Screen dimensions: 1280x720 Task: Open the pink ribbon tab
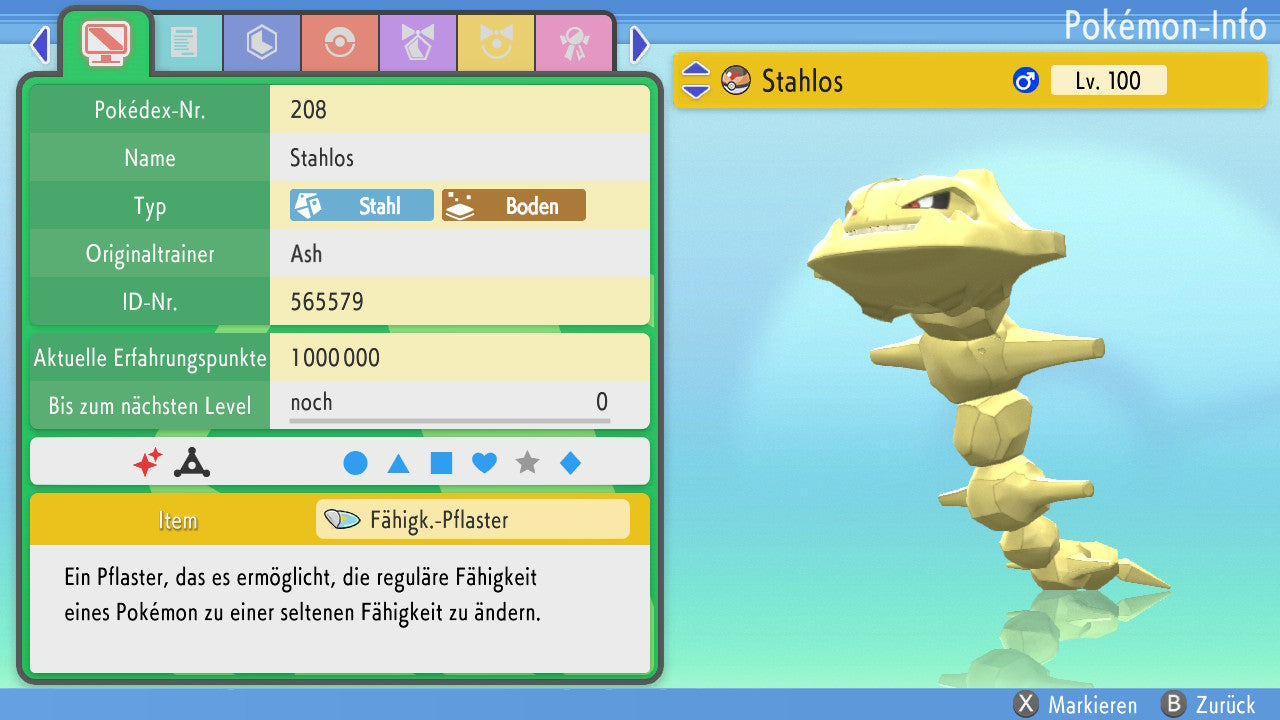click(x=574, y=44)
